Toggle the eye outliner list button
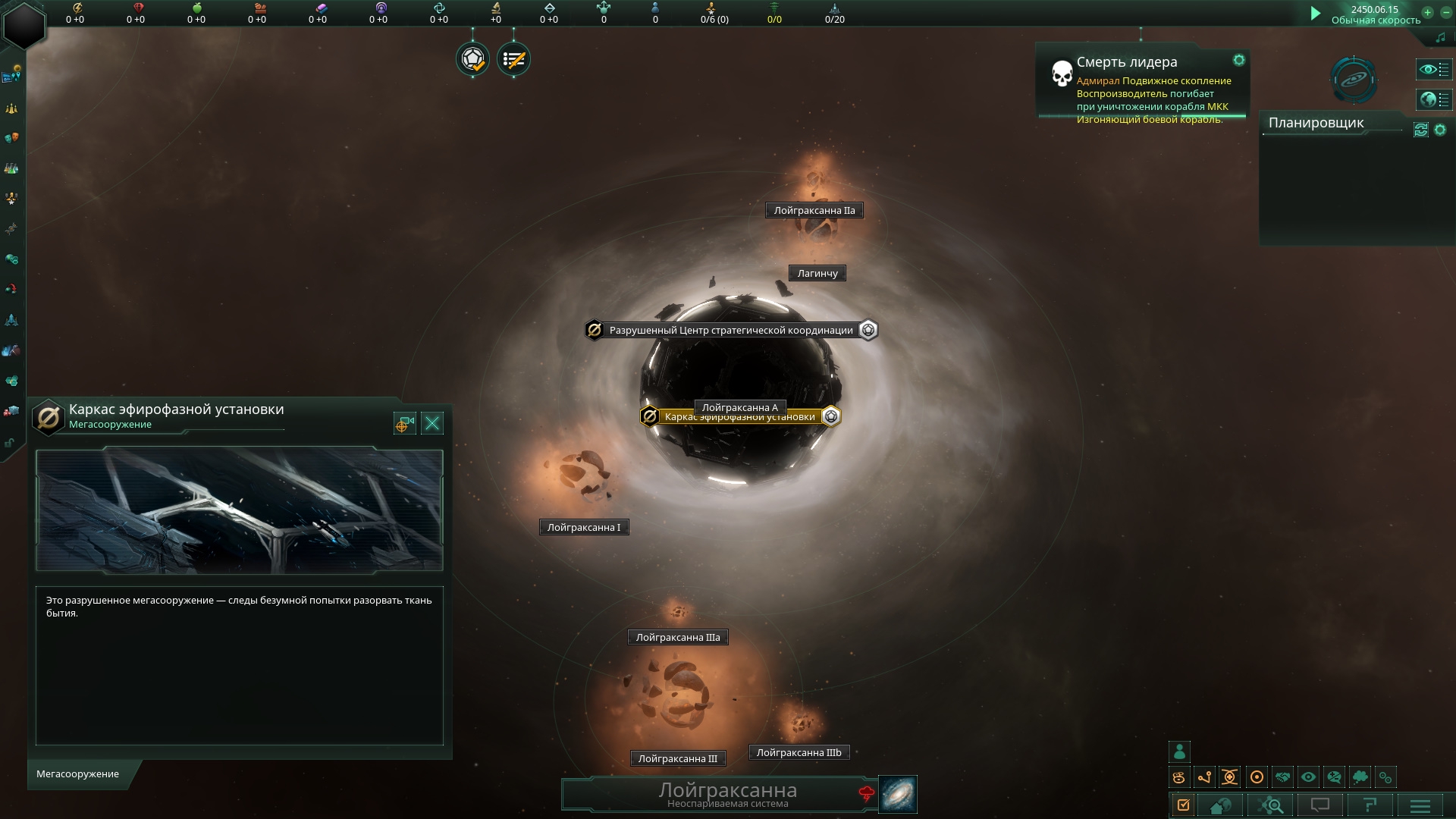This screenshot has width=1456, height=819. point(1434,70)
